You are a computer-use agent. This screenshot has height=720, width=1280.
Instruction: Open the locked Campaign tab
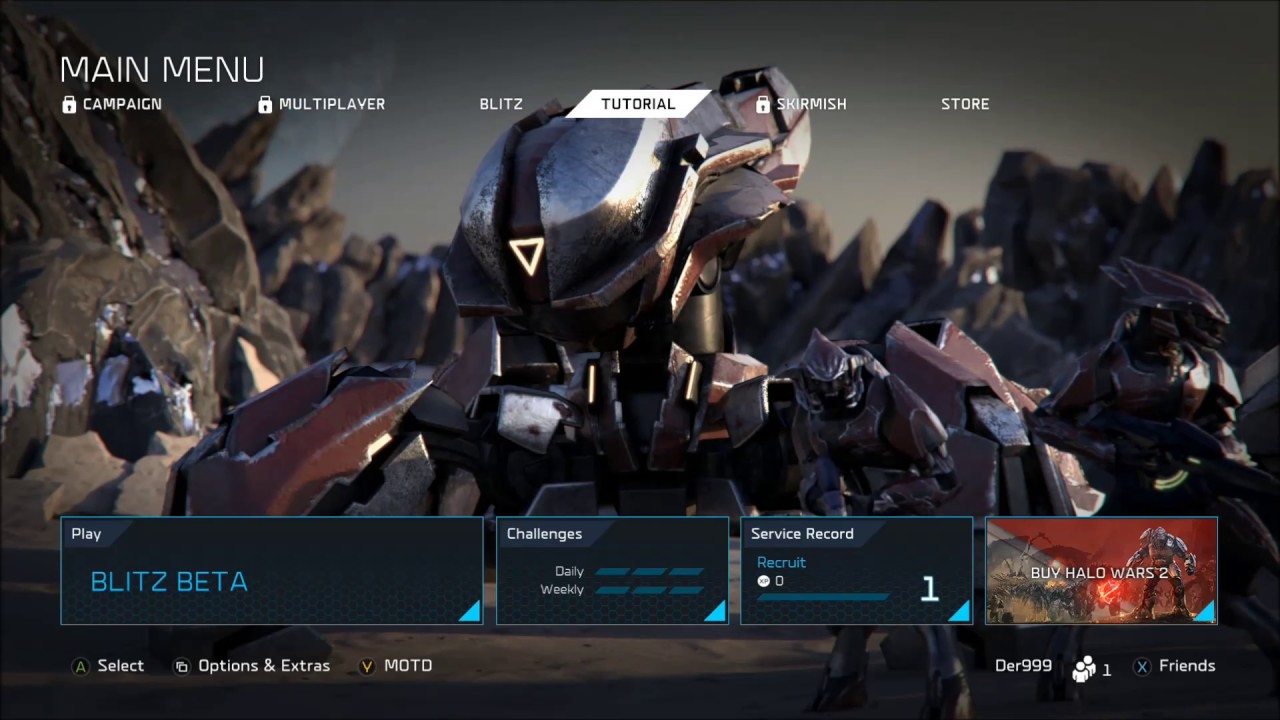[112, 104]
